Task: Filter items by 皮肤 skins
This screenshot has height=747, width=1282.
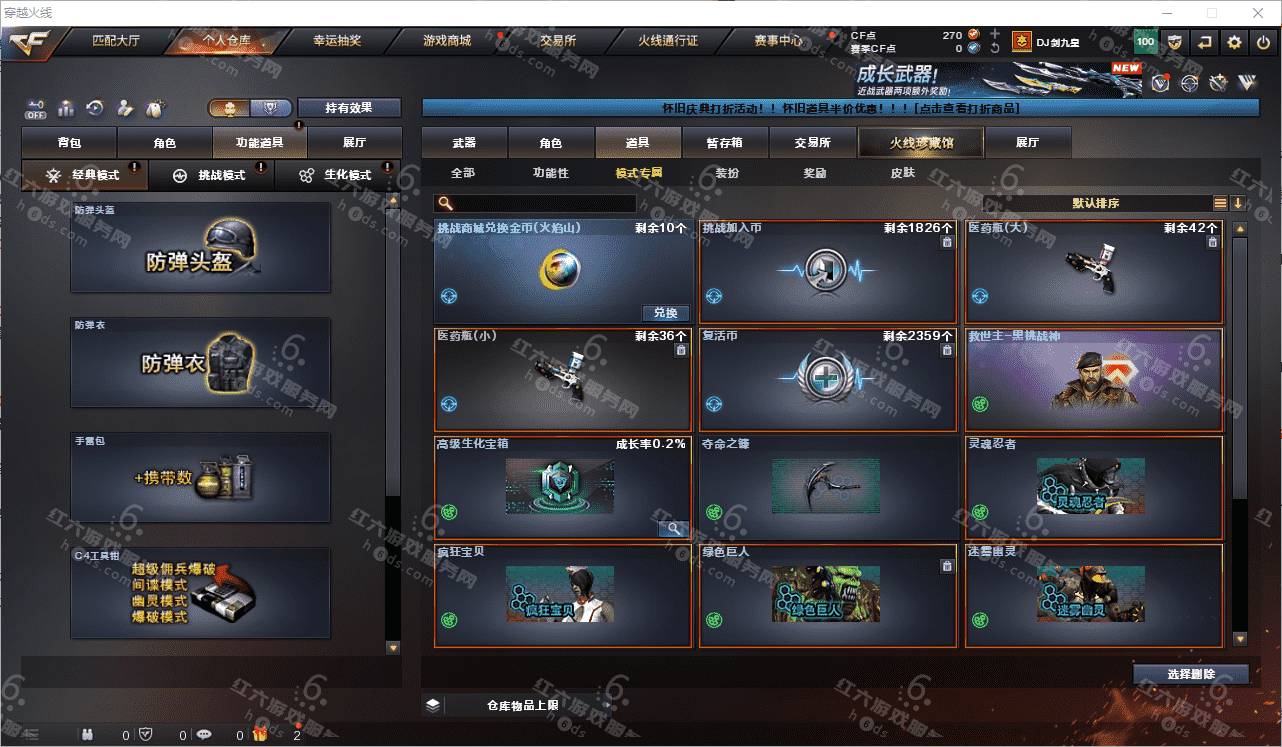Action: [902, 173]
